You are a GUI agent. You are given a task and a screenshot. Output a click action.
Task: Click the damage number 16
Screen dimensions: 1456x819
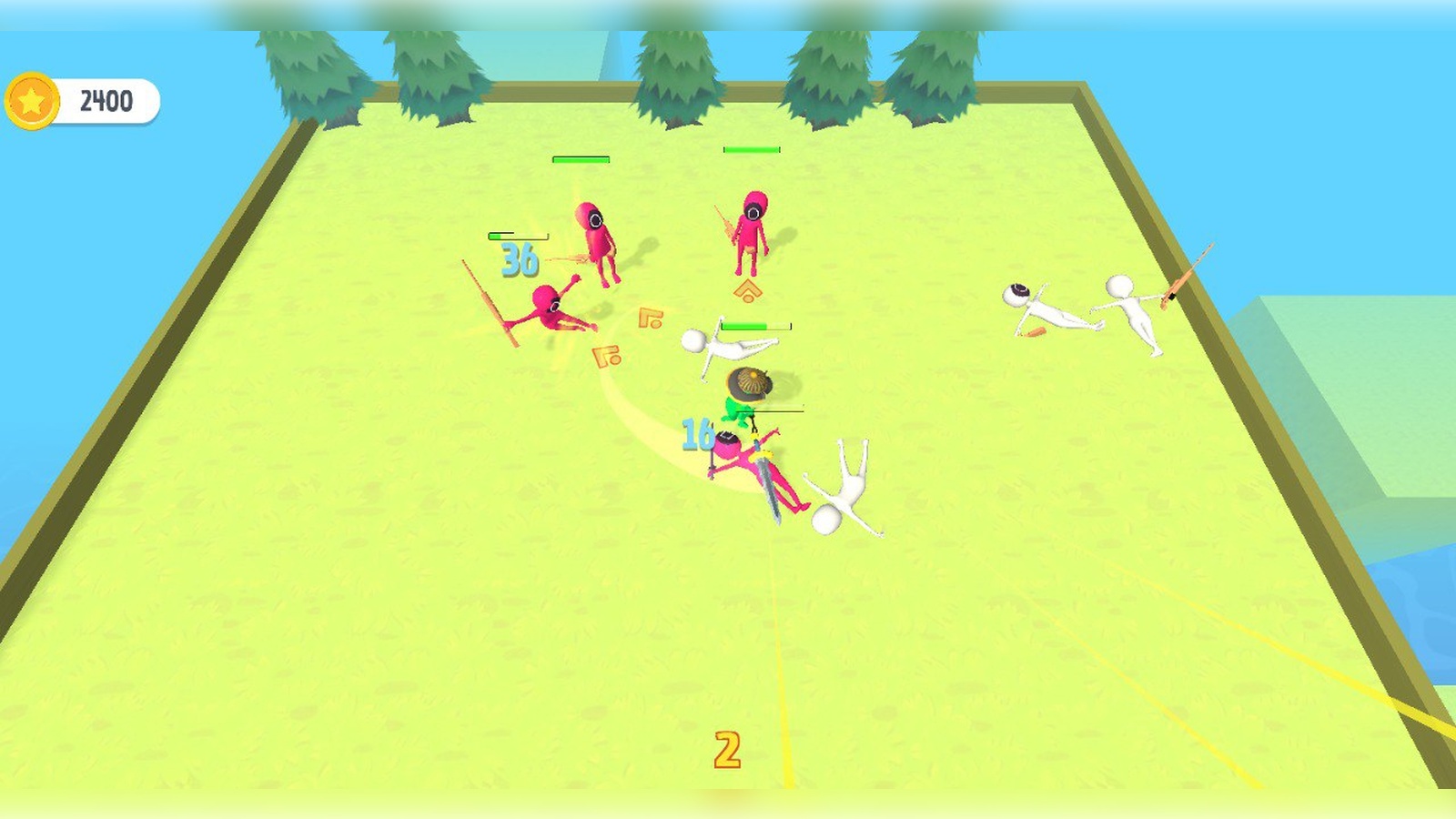point(696,434)
